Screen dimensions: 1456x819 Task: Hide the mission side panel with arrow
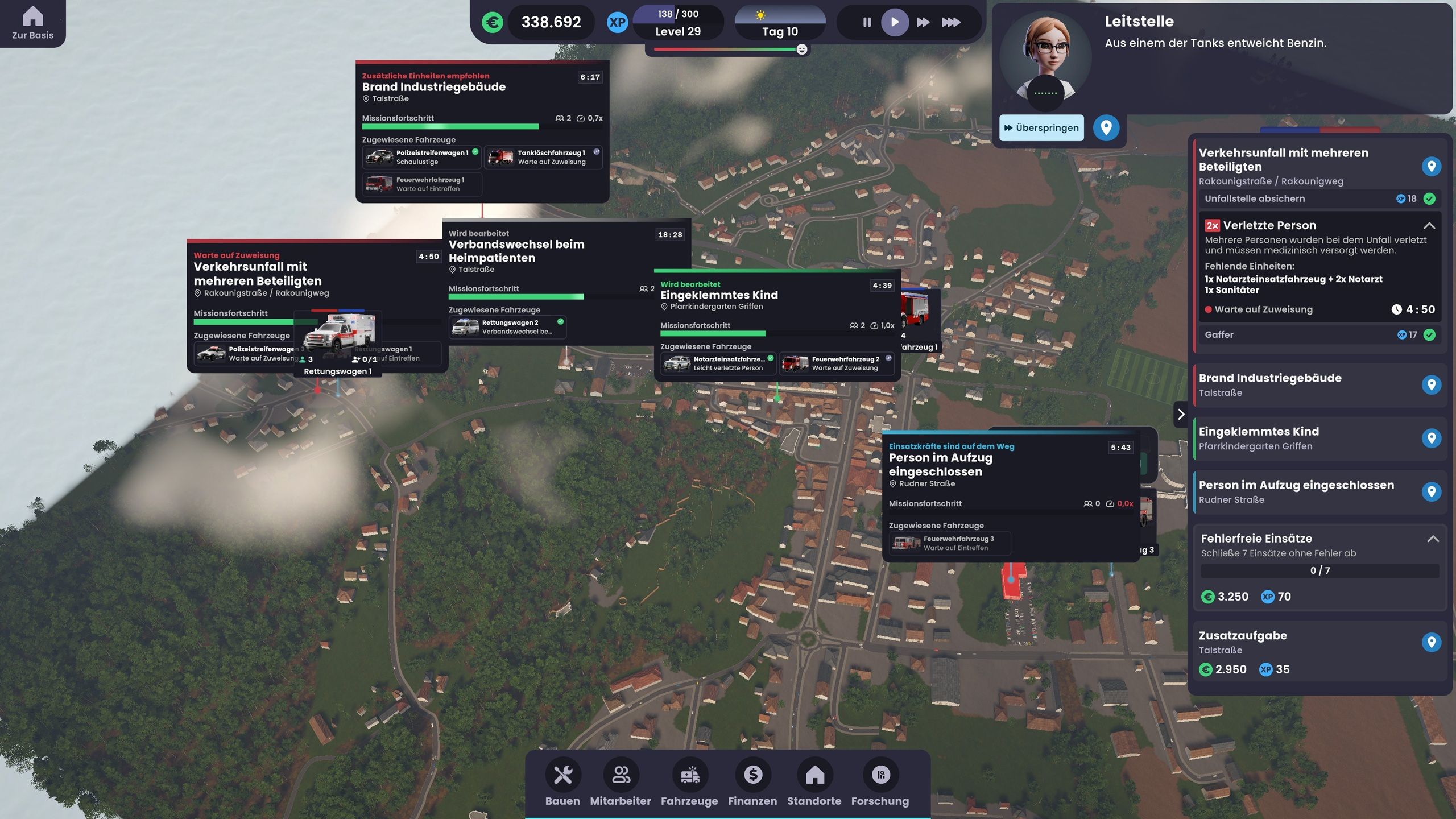(x=1181, y=414)
